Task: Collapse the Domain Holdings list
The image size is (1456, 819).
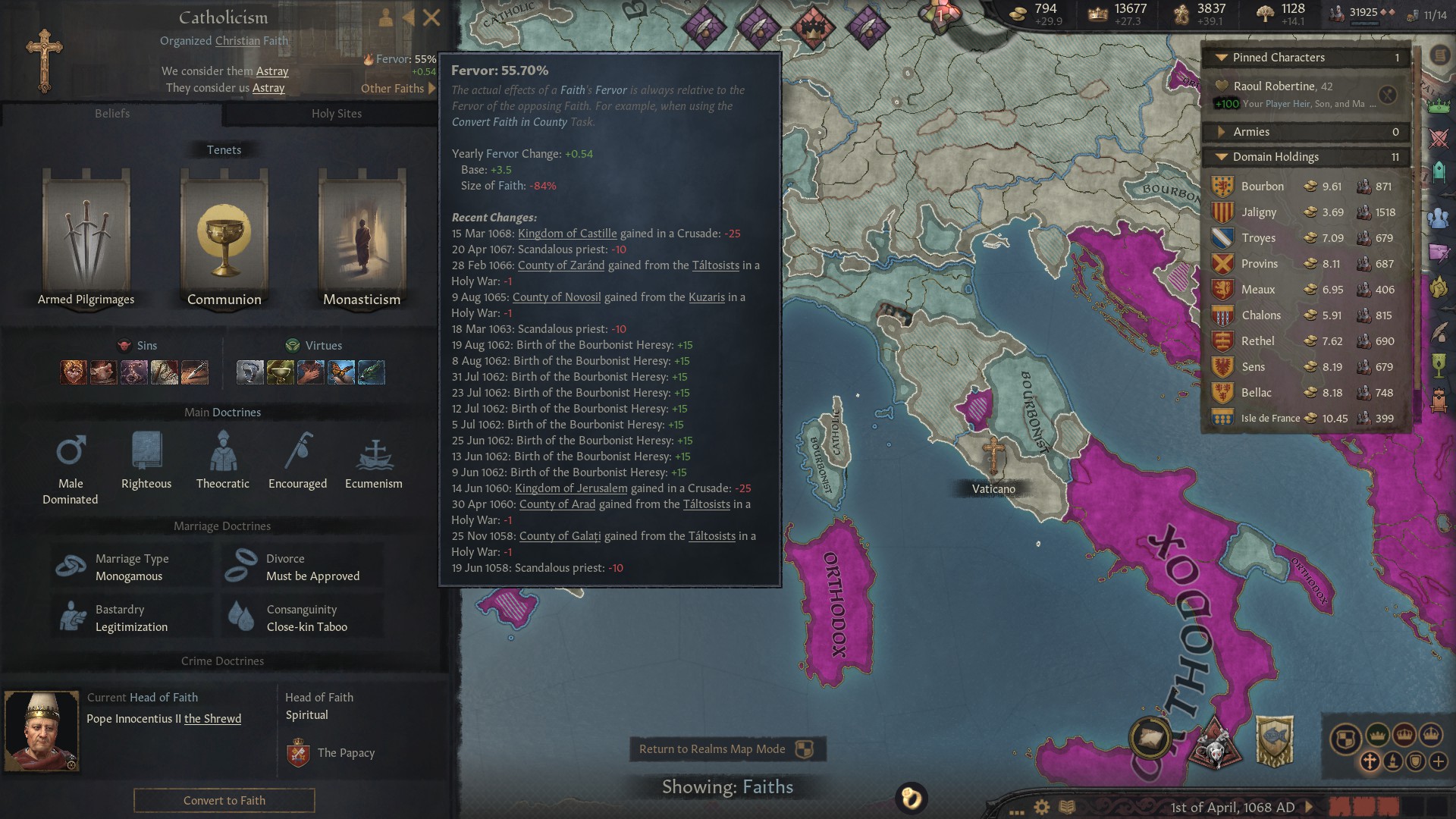Action: pyautogui.click(x=1221, y=156)
